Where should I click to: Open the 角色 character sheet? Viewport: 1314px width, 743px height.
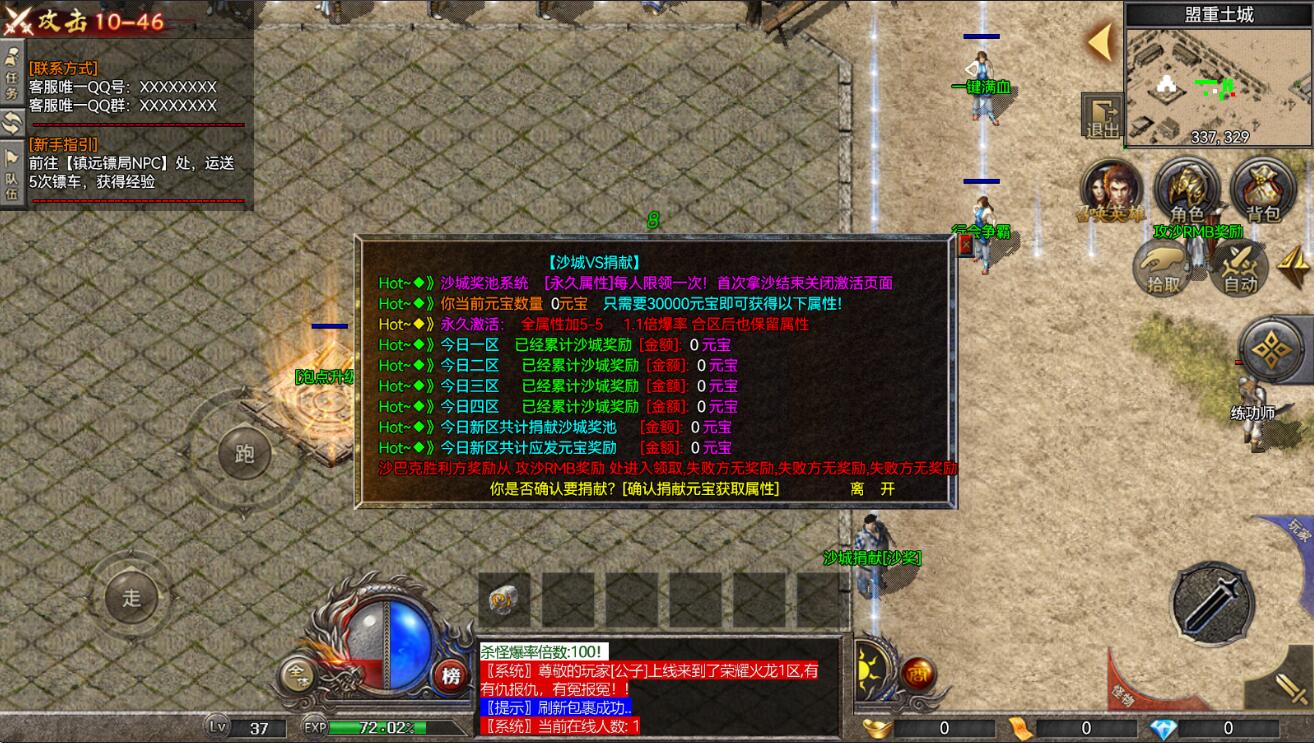coord(1186,189)
